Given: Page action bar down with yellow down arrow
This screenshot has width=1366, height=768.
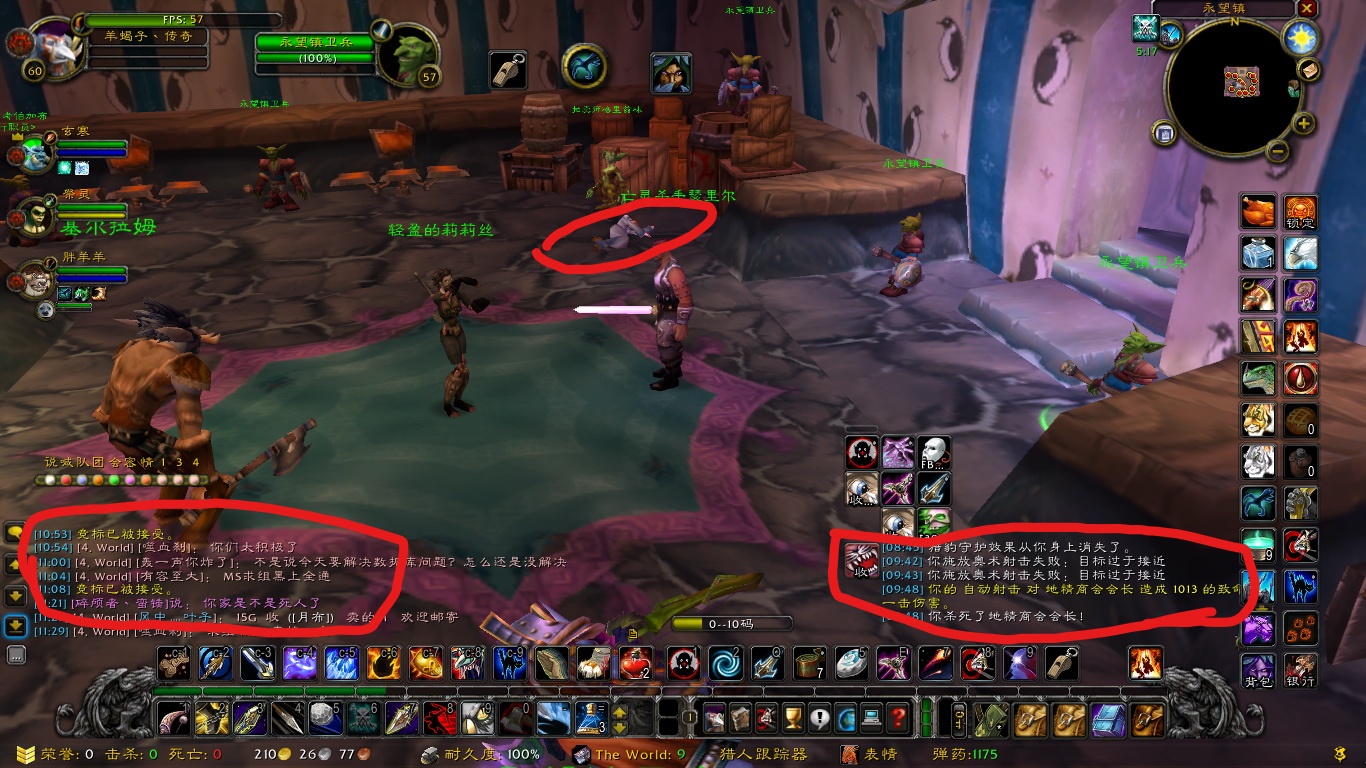Looking at the screenshot, I should 619,728.
